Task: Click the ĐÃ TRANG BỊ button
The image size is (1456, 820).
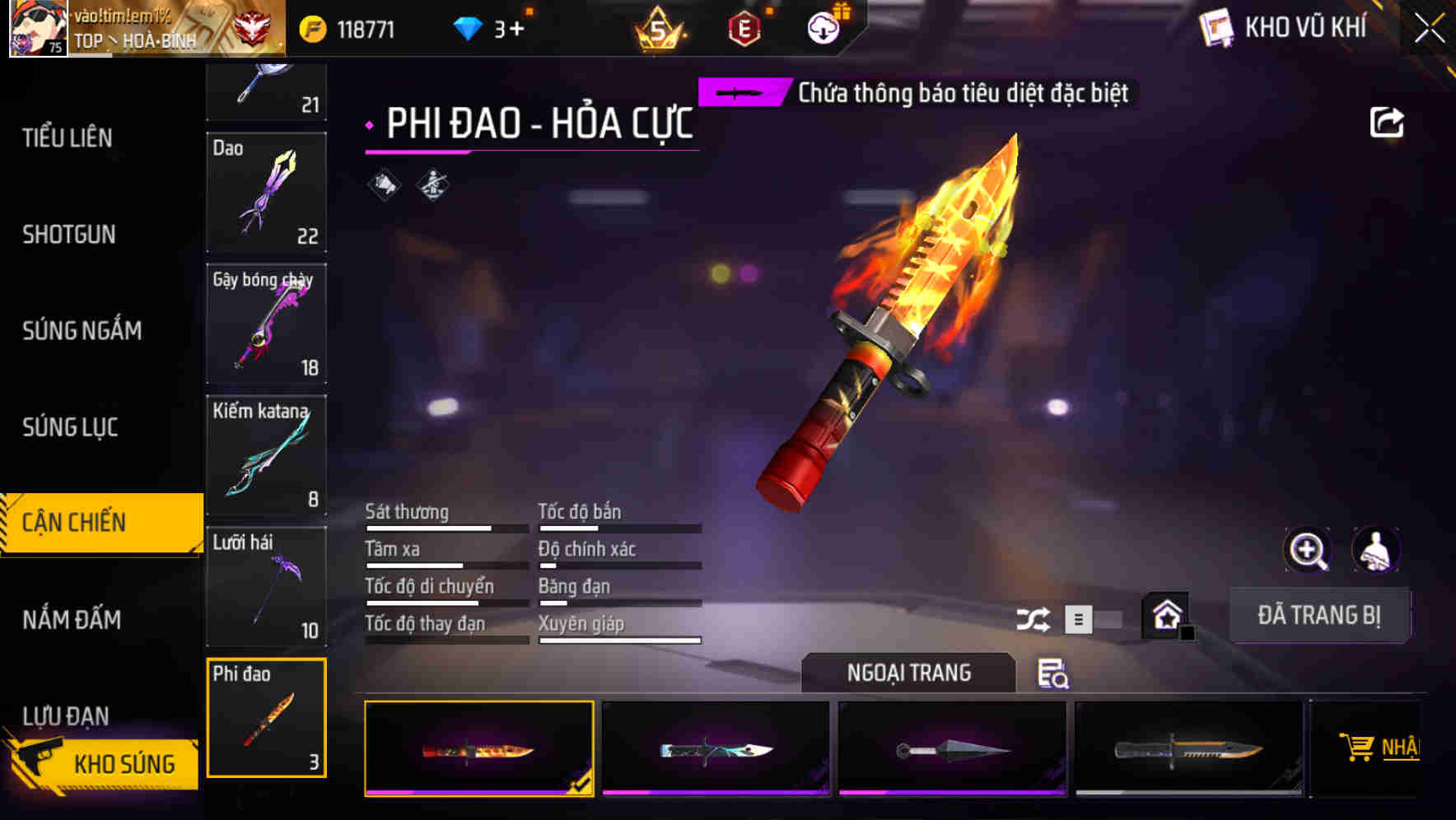Action: pos(1319,614)
